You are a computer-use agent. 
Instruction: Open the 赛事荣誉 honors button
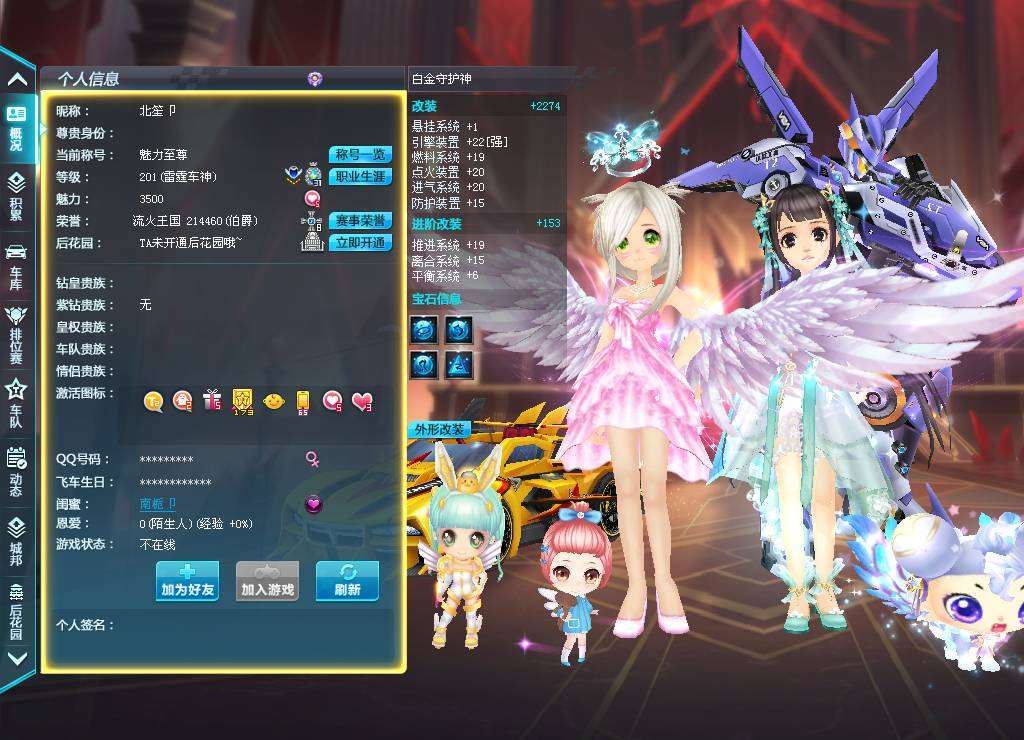coord(360,221)
